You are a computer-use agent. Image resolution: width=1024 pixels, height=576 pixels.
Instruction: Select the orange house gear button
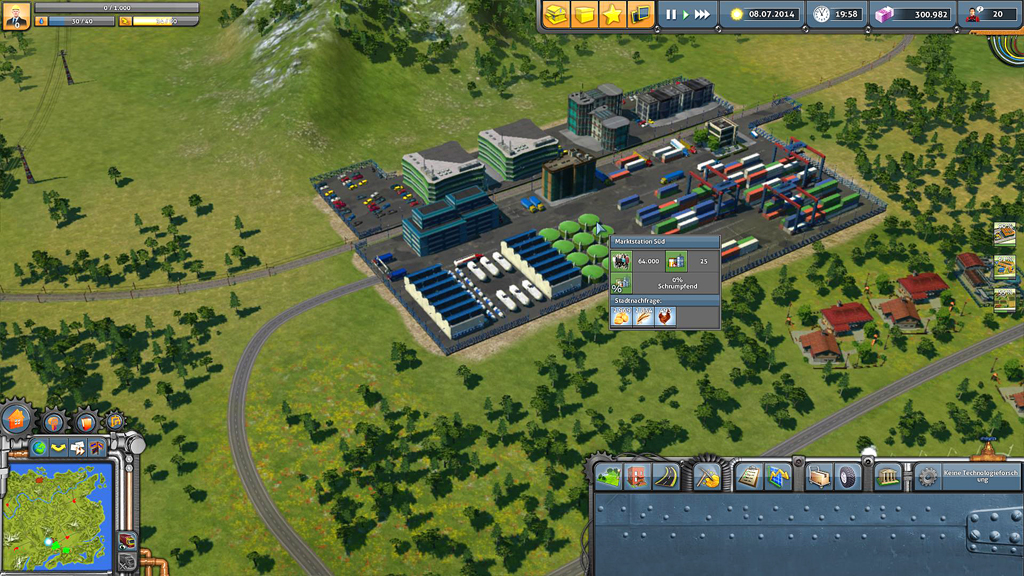click(17, 420)
